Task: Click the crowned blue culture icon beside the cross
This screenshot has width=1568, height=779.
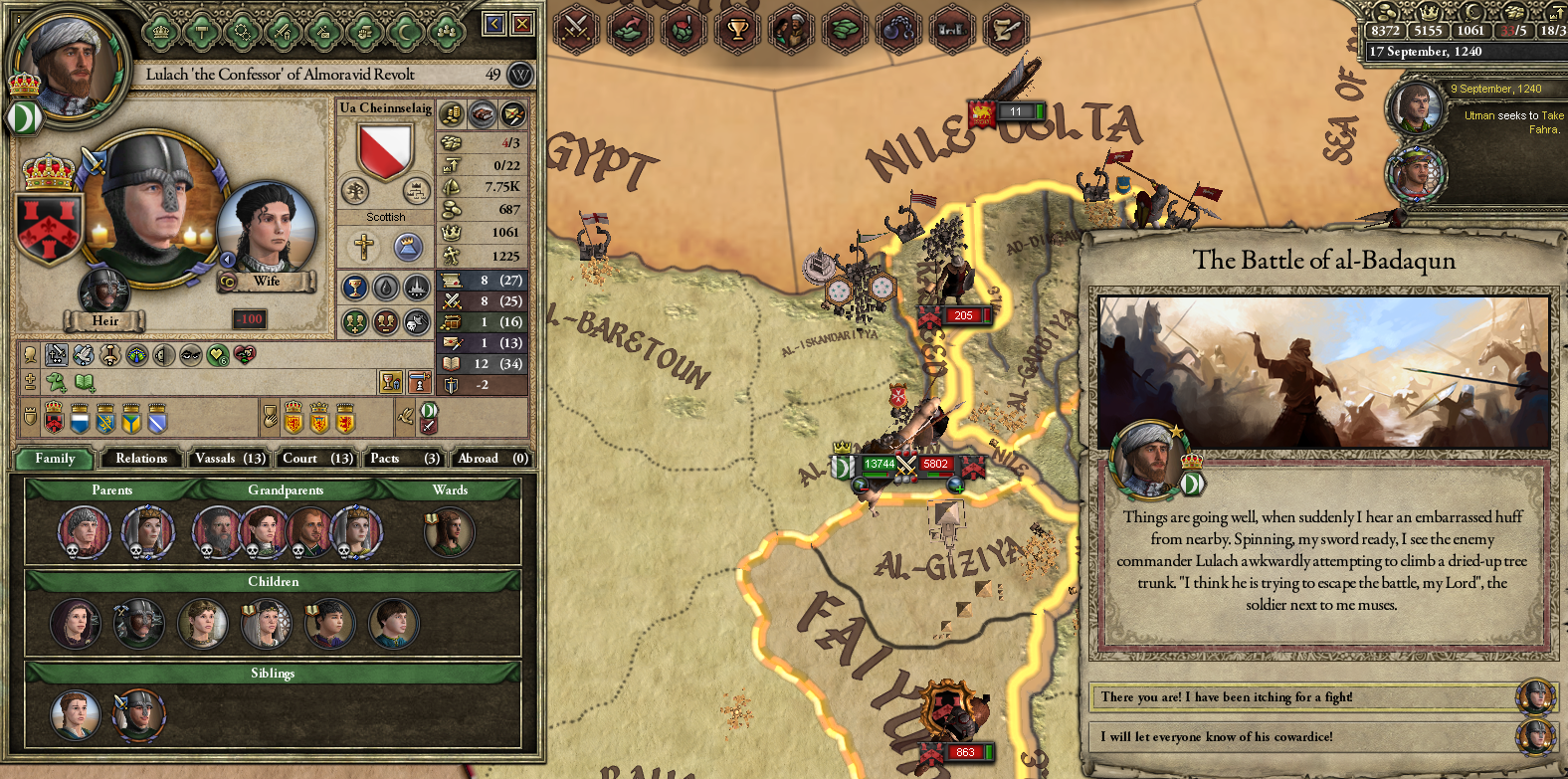Action: pos(409,247)
